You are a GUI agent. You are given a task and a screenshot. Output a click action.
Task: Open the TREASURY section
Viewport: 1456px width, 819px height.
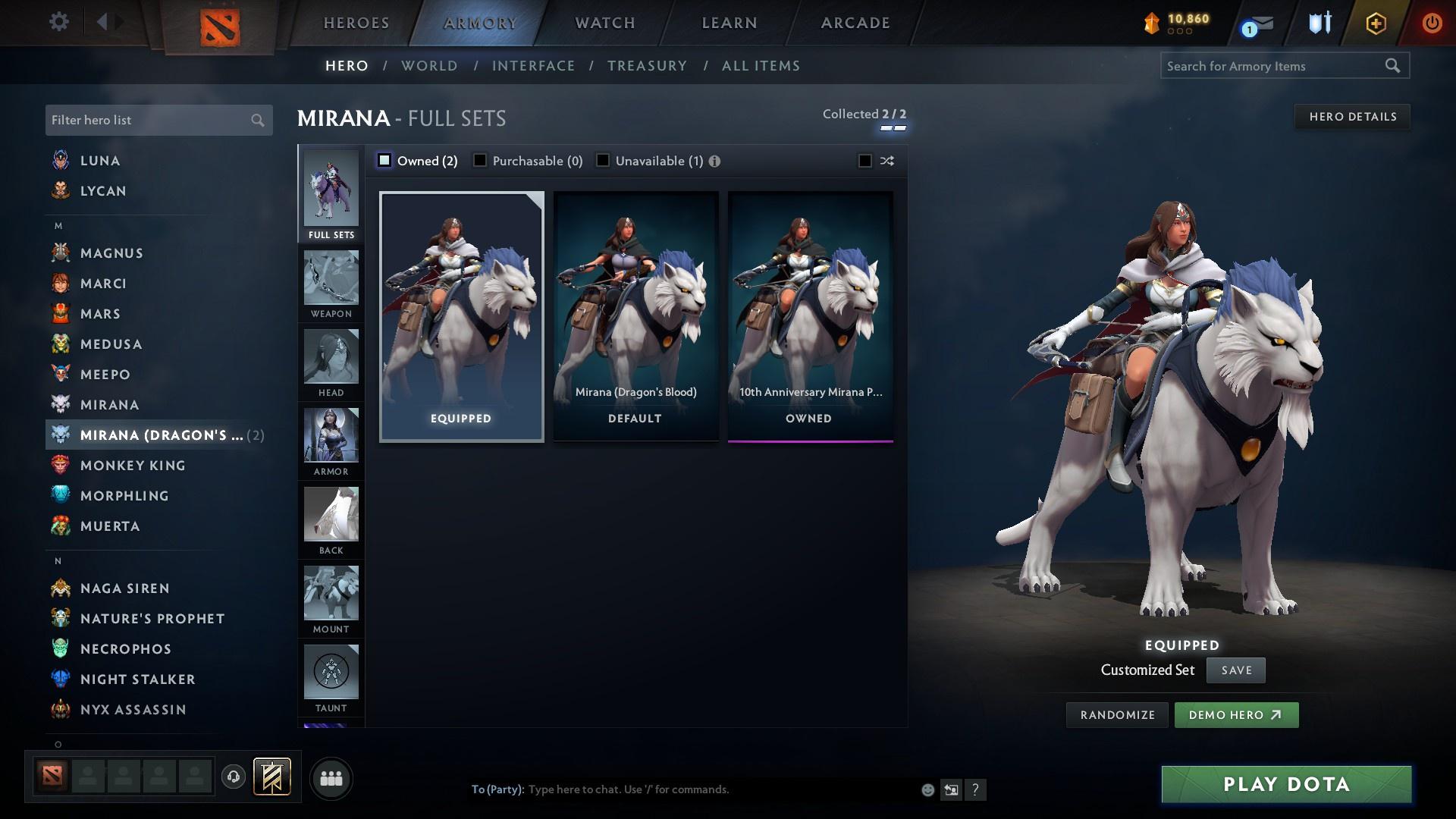[x=647, y=66]
